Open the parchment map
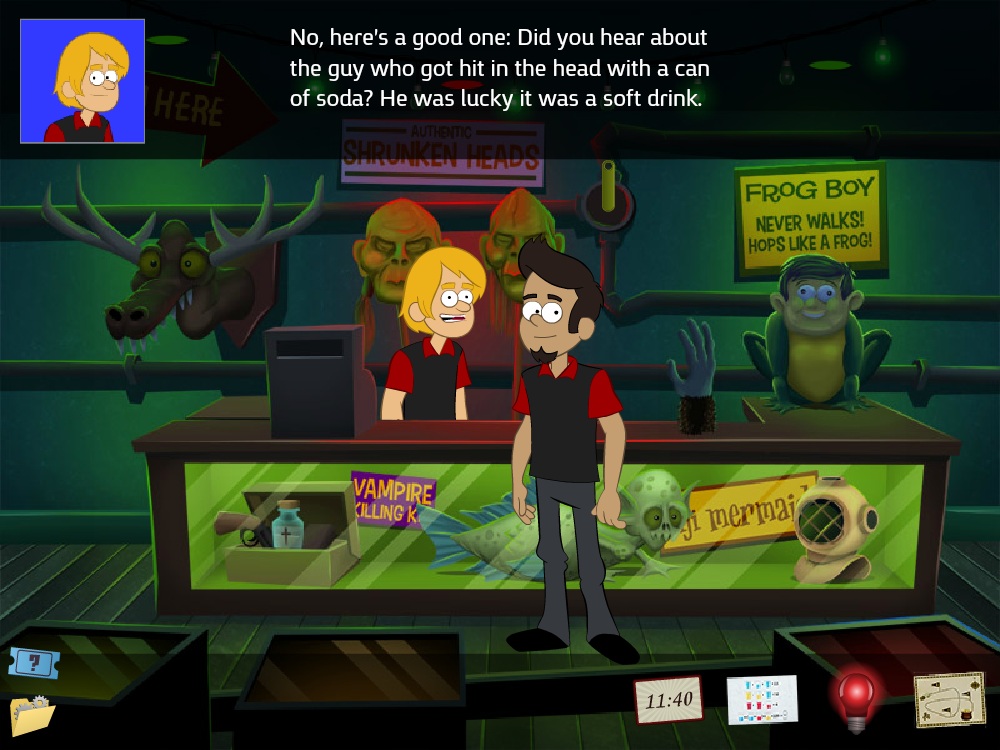The height and width of the screenshot is (750, 1000). coord(949,699)
